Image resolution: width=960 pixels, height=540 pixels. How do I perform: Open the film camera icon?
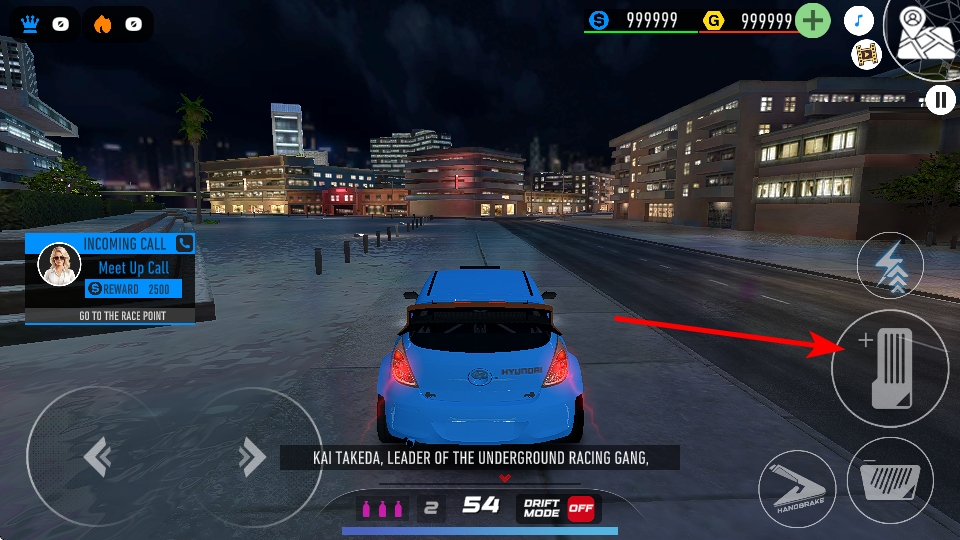click(865, 54)
